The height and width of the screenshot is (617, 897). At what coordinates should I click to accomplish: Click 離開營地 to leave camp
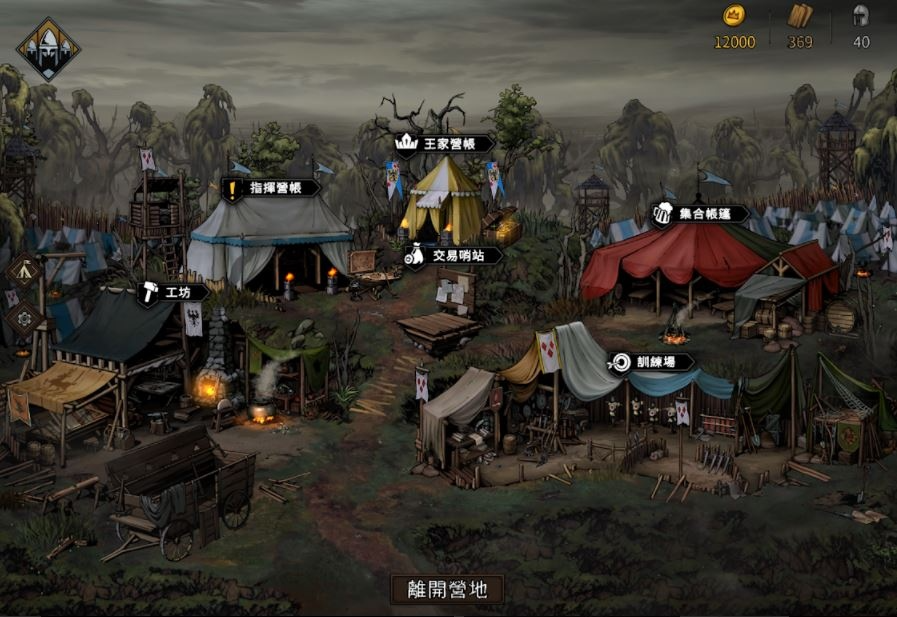[x=447, y=589]
